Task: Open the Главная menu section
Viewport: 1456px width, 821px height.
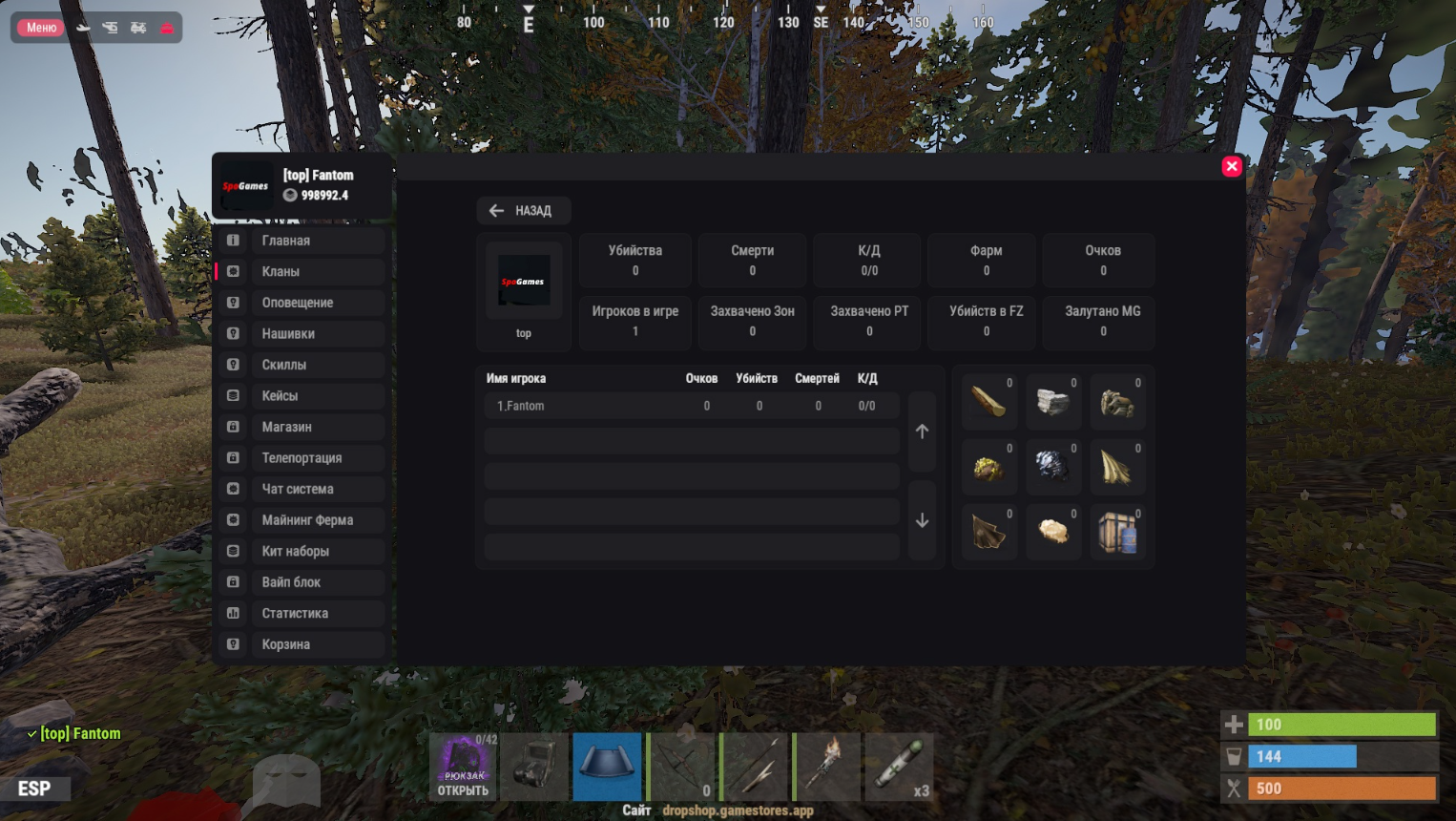Action: click(x=301, y=241)
